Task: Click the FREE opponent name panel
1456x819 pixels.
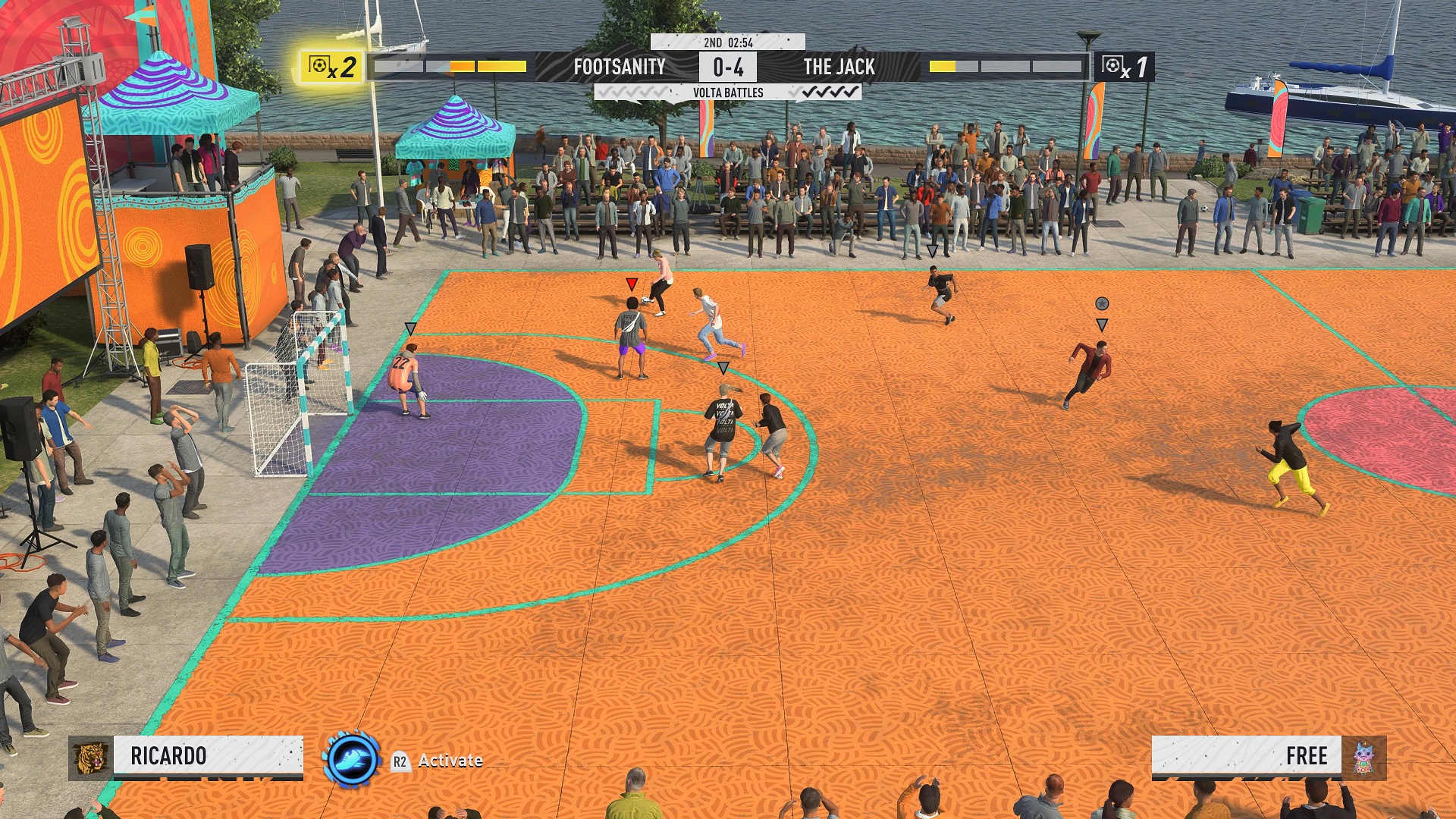Action: (x=1246, y=756)
